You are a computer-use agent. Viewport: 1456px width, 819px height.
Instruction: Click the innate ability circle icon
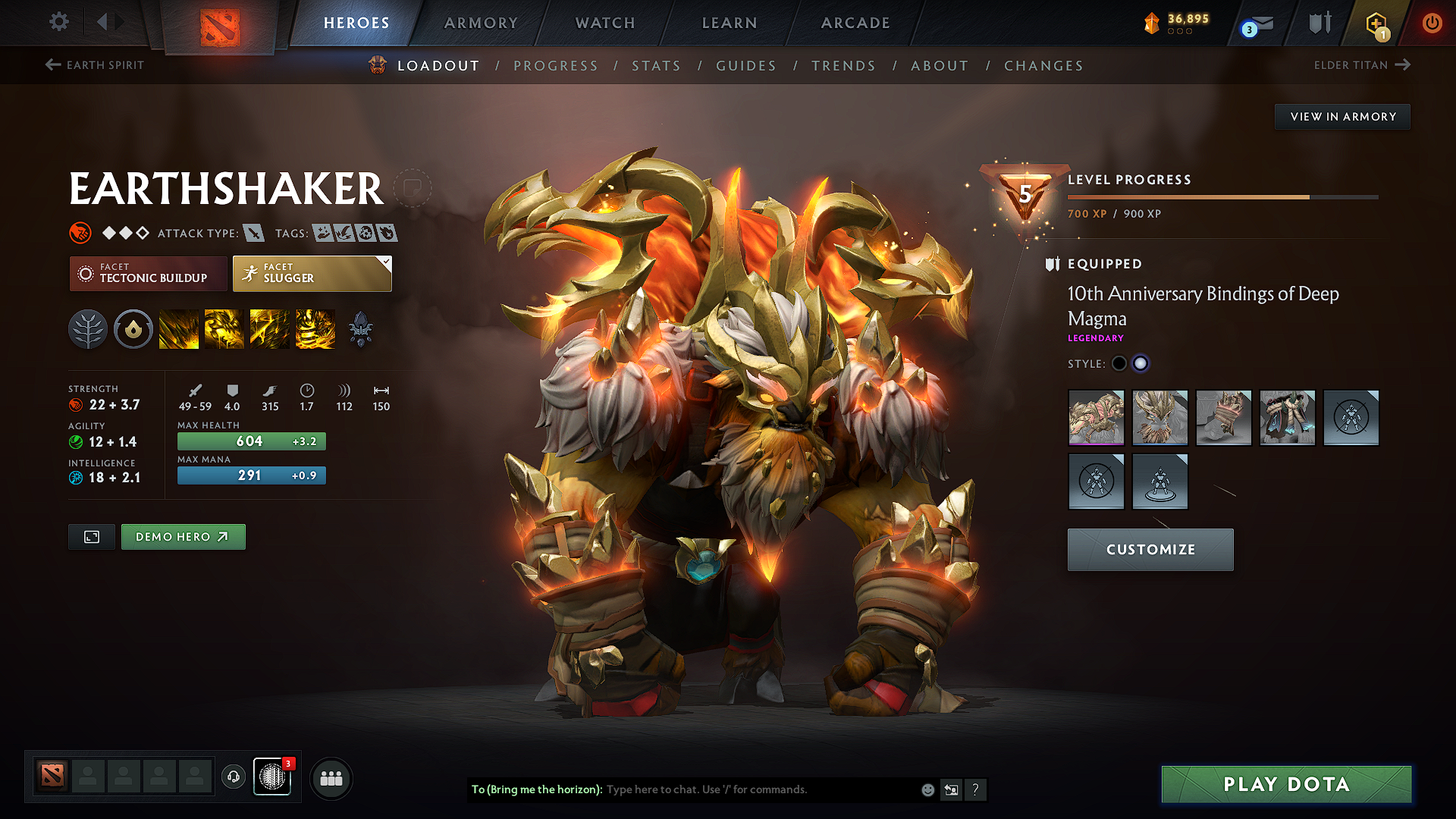(133, 328)
